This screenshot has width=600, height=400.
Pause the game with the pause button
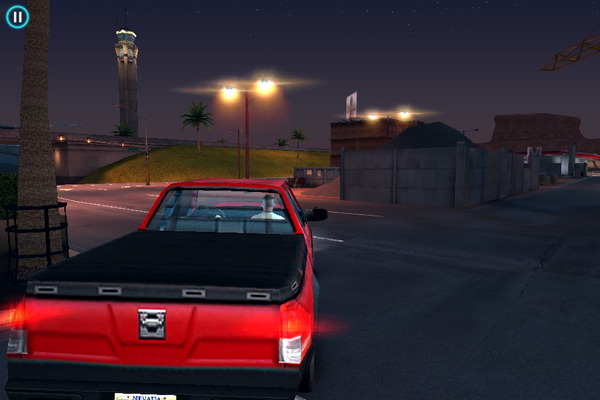tap(17, 16)
